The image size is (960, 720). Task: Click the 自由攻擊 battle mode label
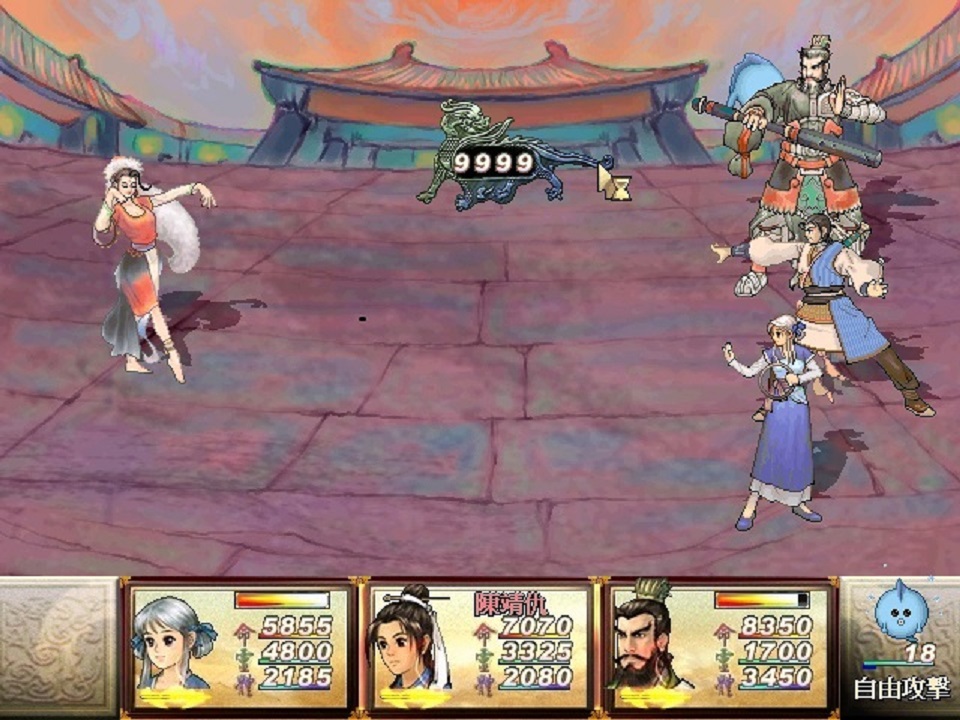click(x=901, y=689)
